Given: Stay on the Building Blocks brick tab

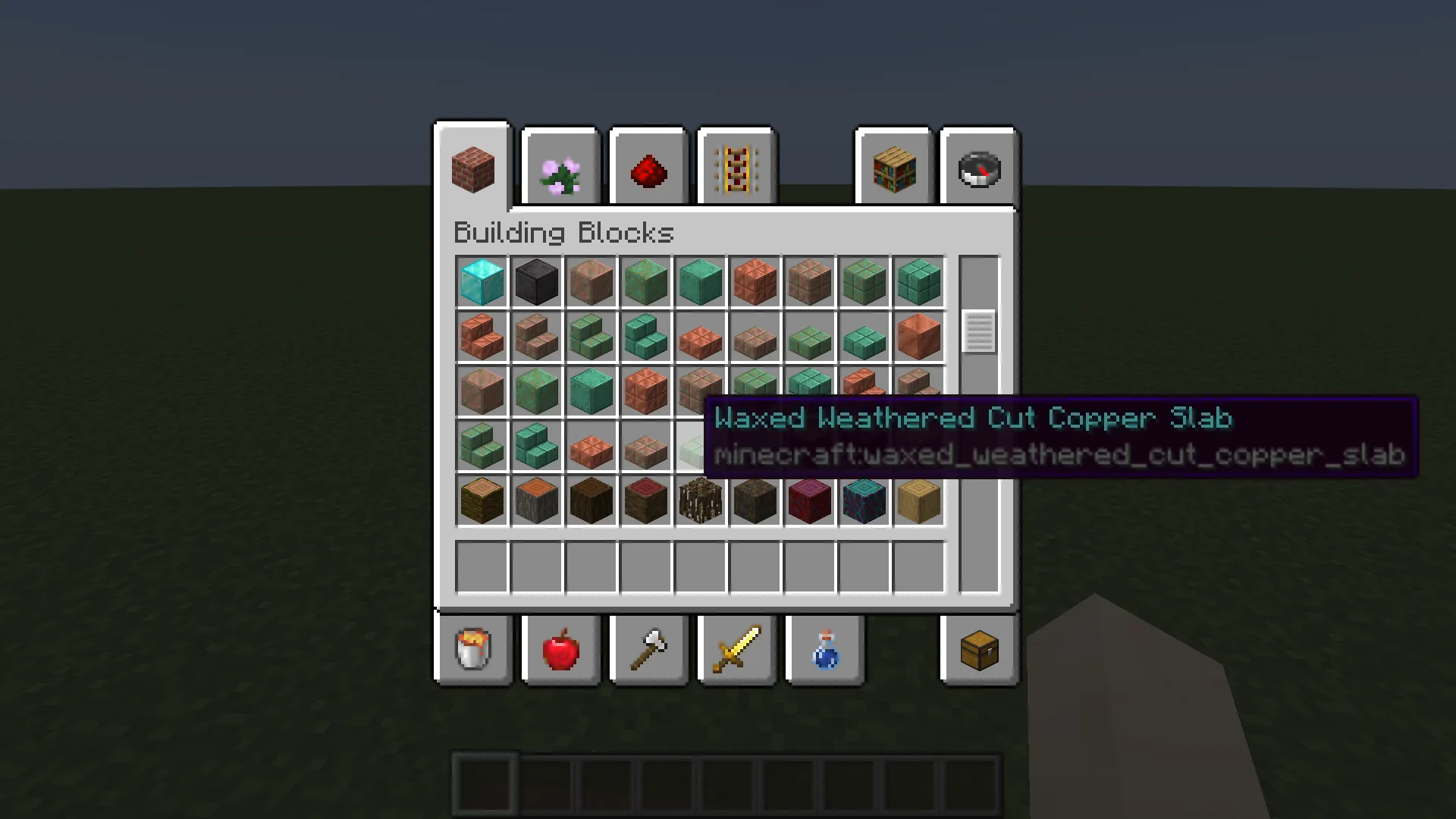Looking at the screenshot, I should point(472,168).
